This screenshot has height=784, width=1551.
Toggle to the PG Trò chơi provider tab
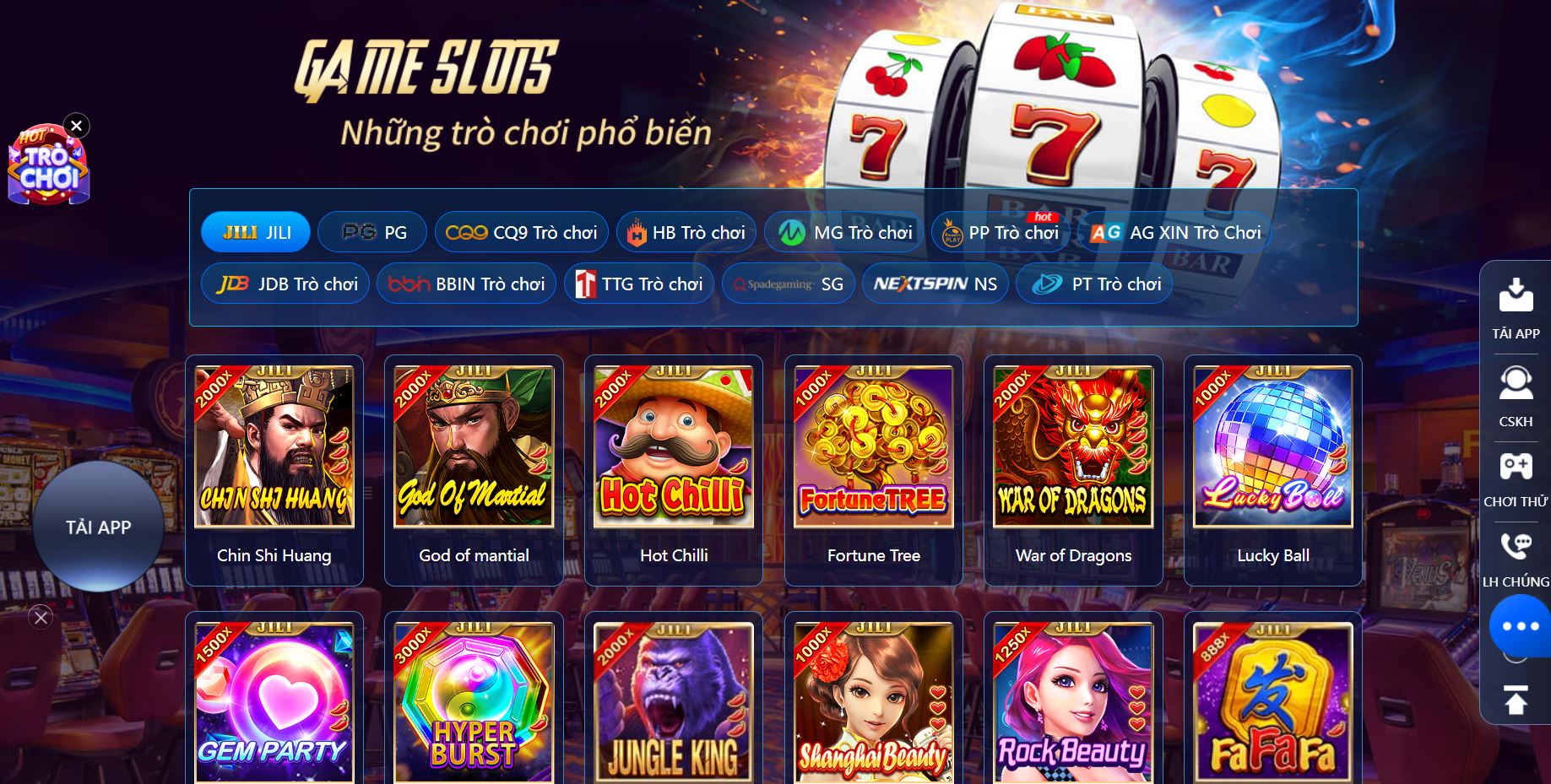click(373, 230)
